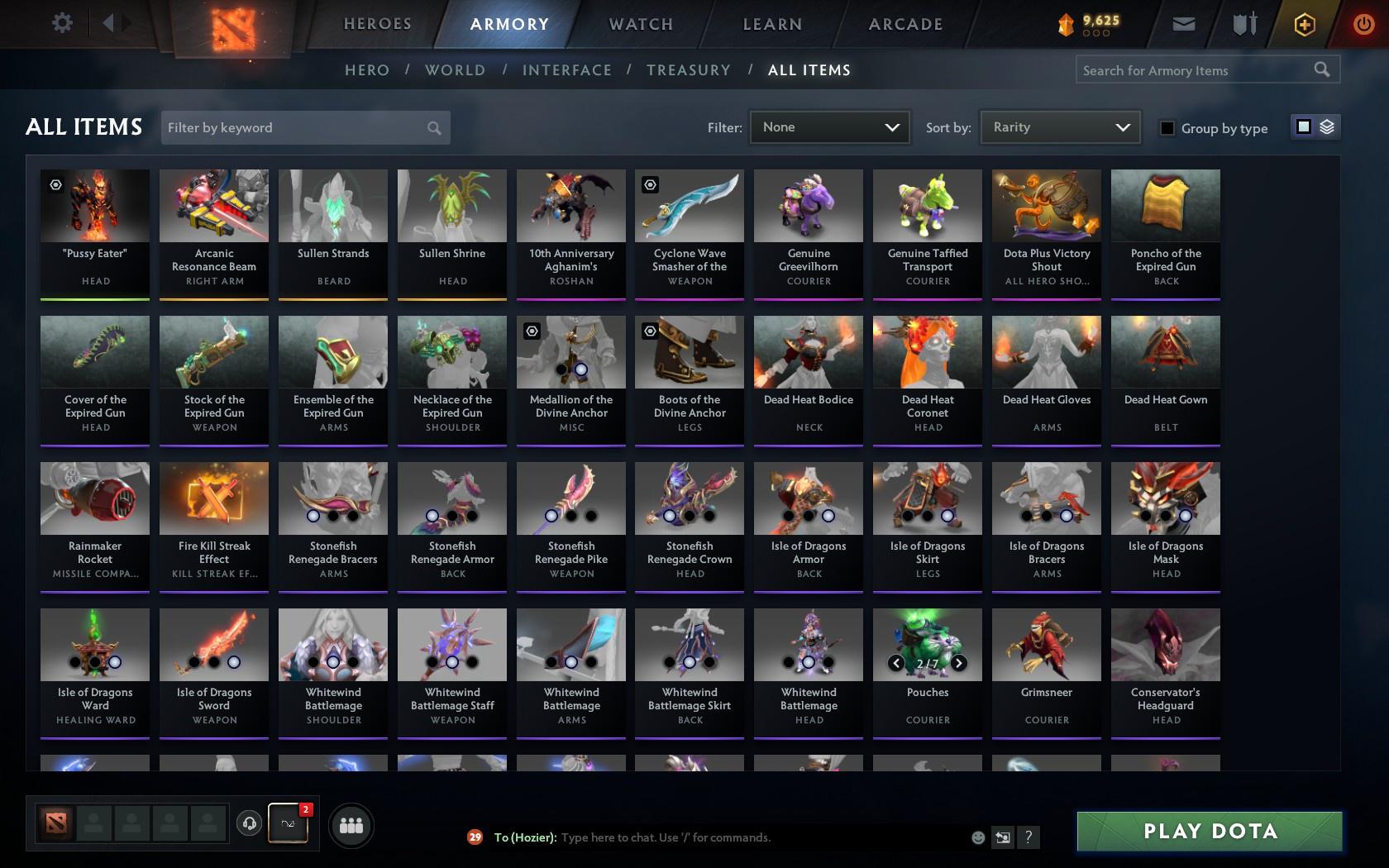Viewport: 1389px width, 868px height.
Task: Enable the Group by type checkbox
Action: pyautogui.click(x=1166, y=128)
